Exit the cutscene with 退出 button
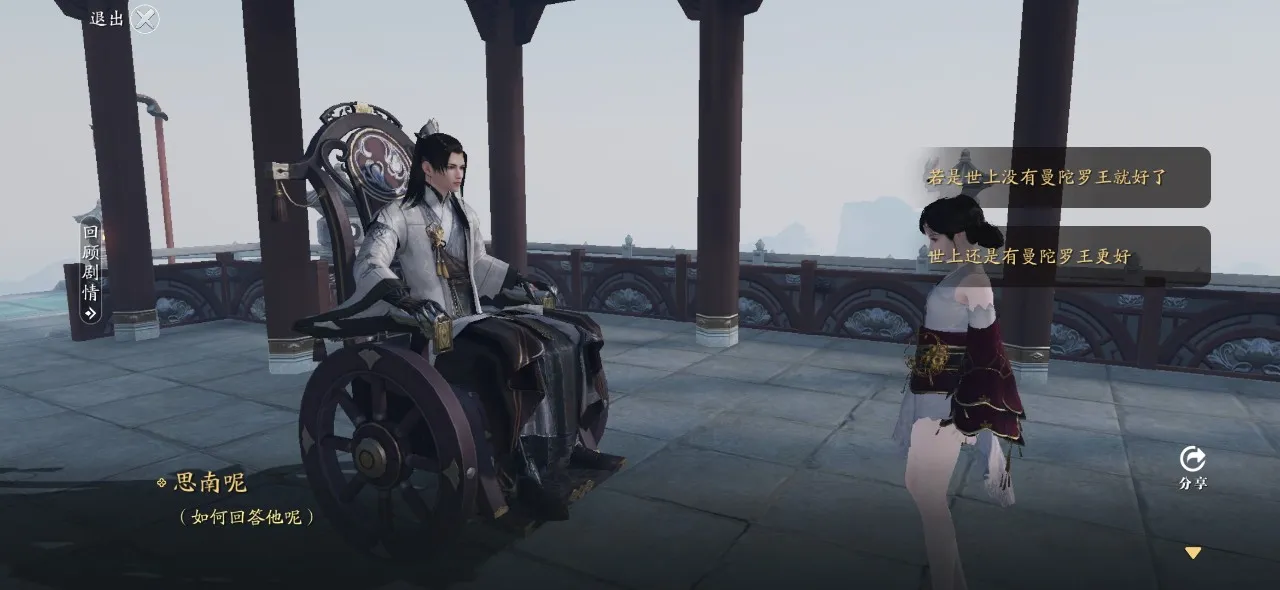Viewport: 1280px width, 590px height. [x=144, y=19]
